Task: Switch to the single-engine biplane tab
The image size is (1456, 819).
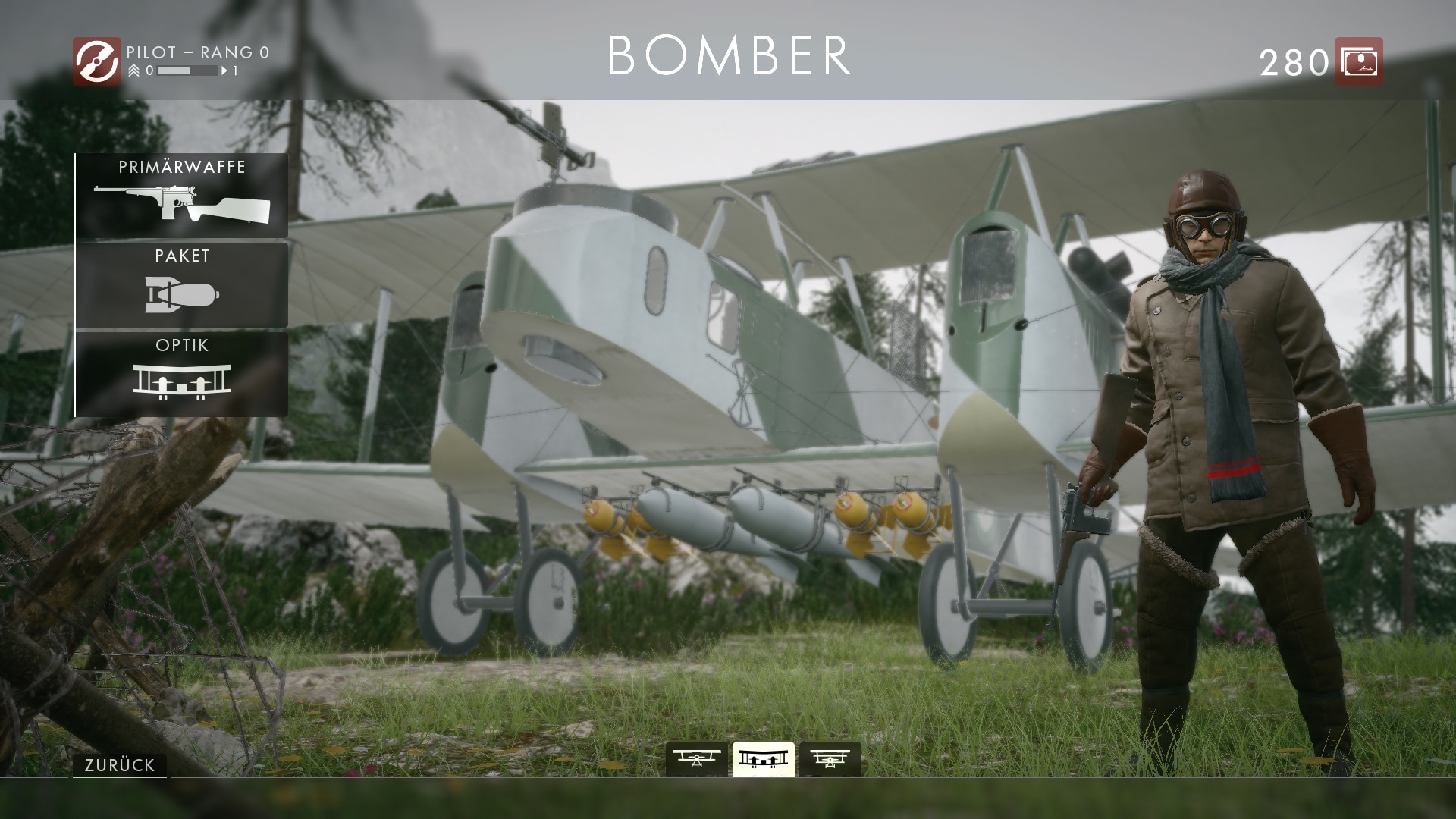Action: pyautogui.click(x=696, y=758)
